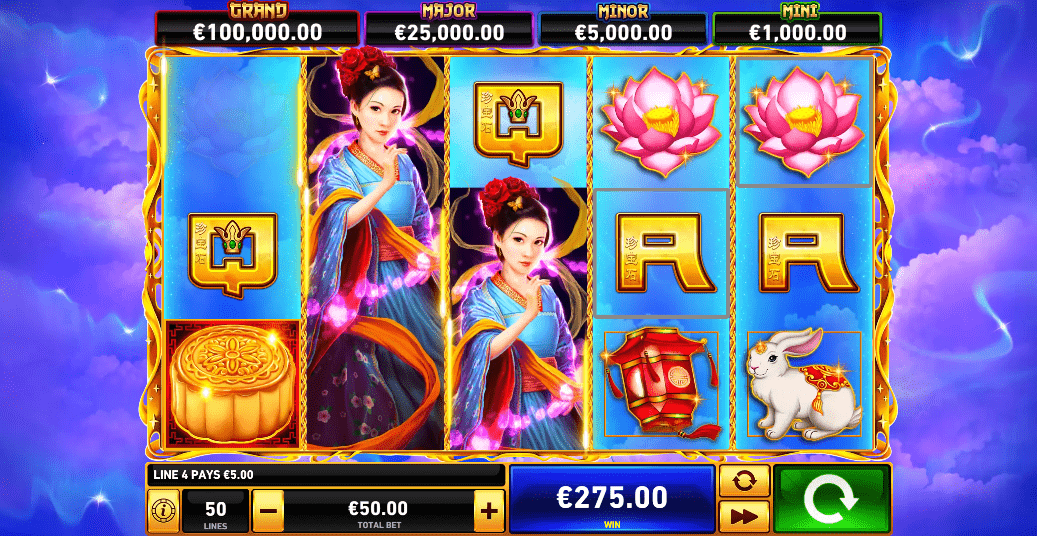
Task: Enable autoplay with the circular arrows button
Action: [x=744, y=481]
